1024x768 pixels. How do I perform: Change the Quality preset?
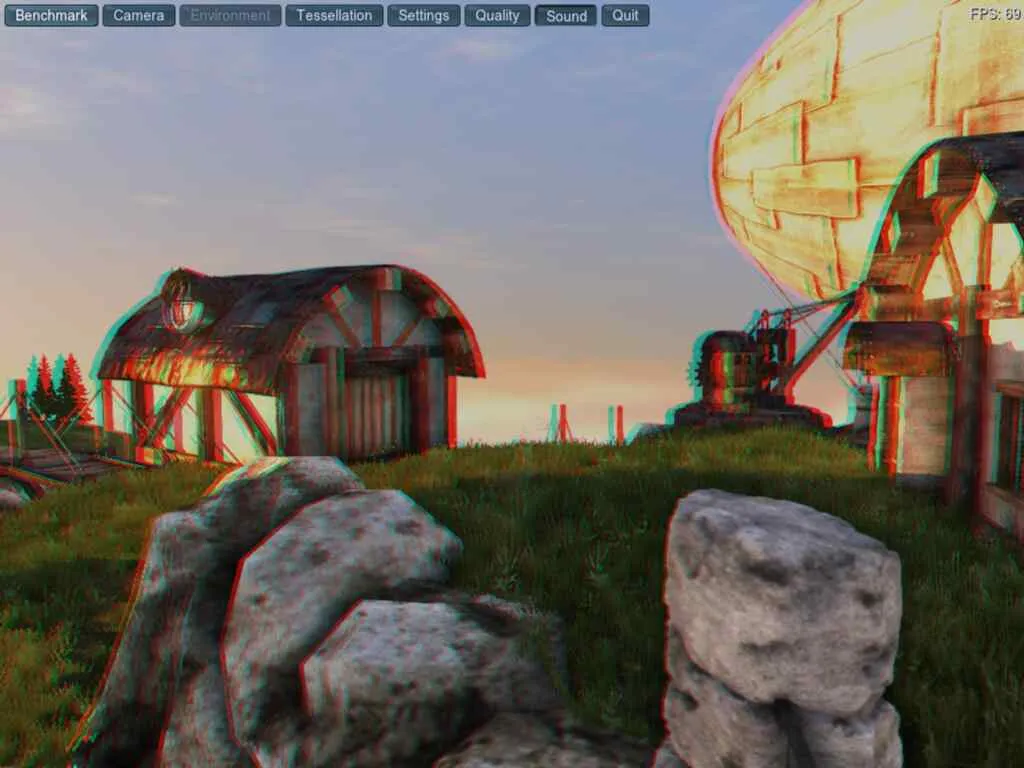pyautogui.click(x=497, y=15)
